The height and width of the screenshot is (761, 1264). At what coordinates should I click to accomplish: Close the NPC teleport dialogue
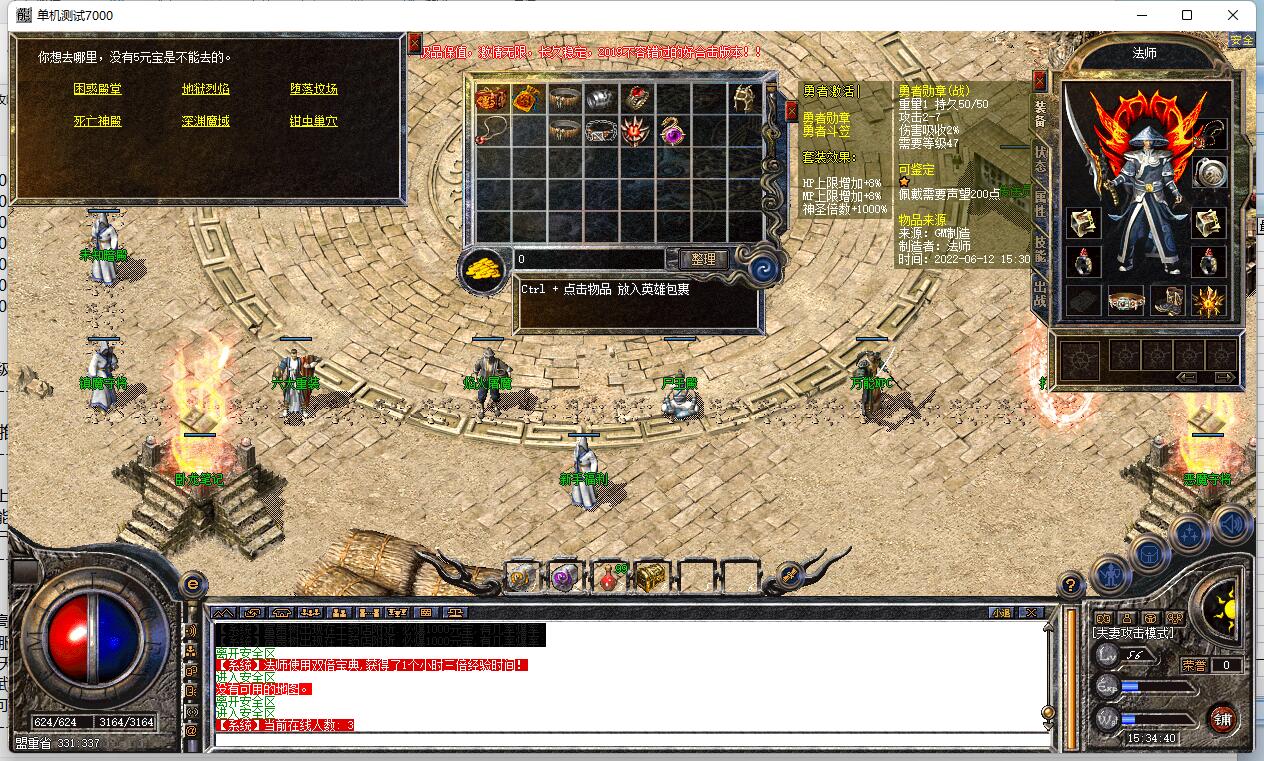[x=415, y=43]
